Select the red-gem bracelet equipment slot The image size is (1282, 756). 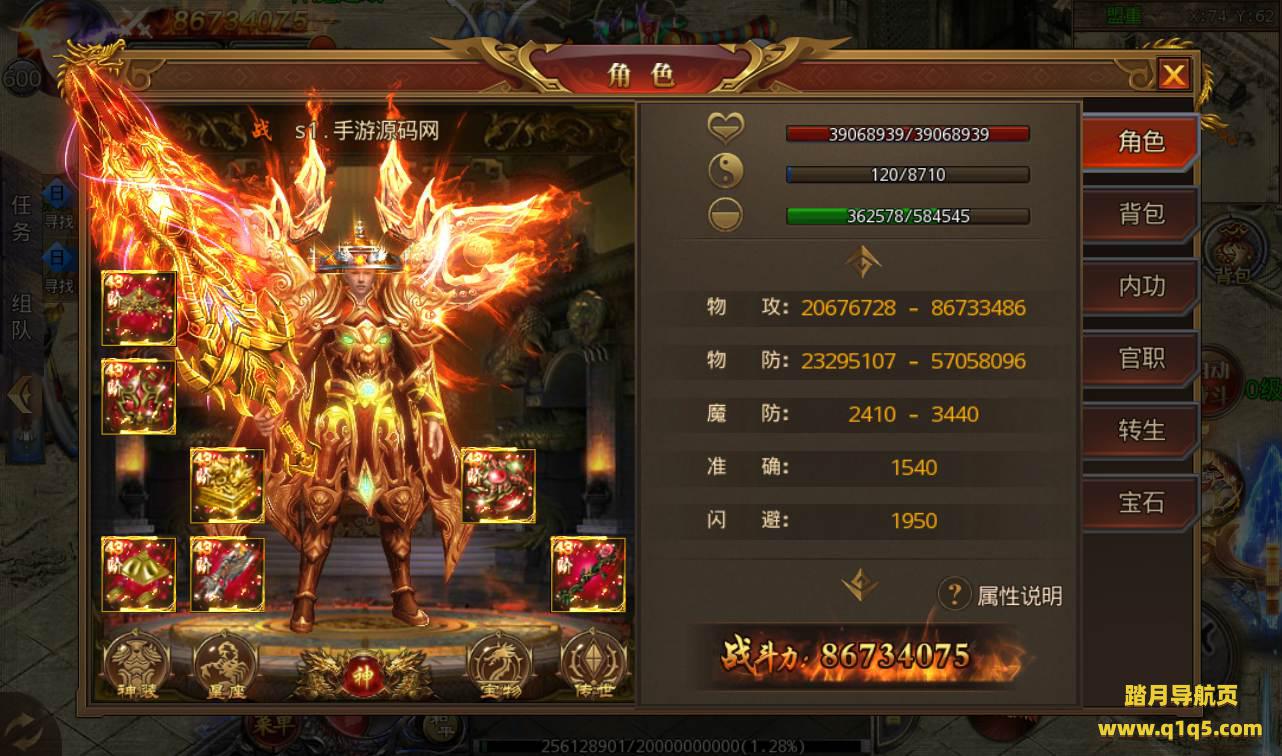pos(498,485)
